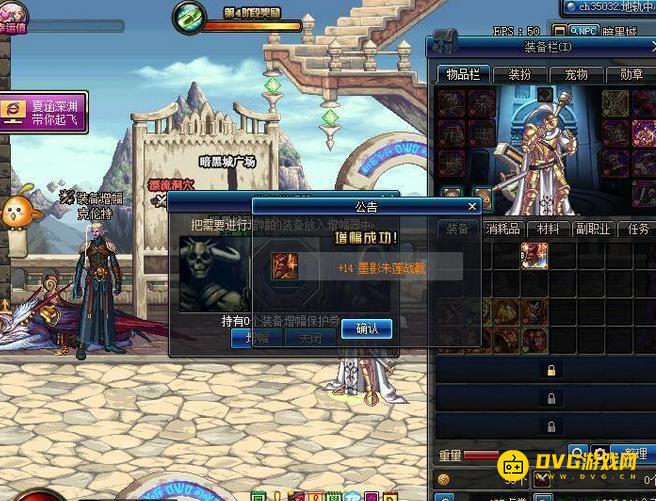Close the 公告 announcement dialog
The height and width of the screenshot is (501, 657).
point(473,206)
